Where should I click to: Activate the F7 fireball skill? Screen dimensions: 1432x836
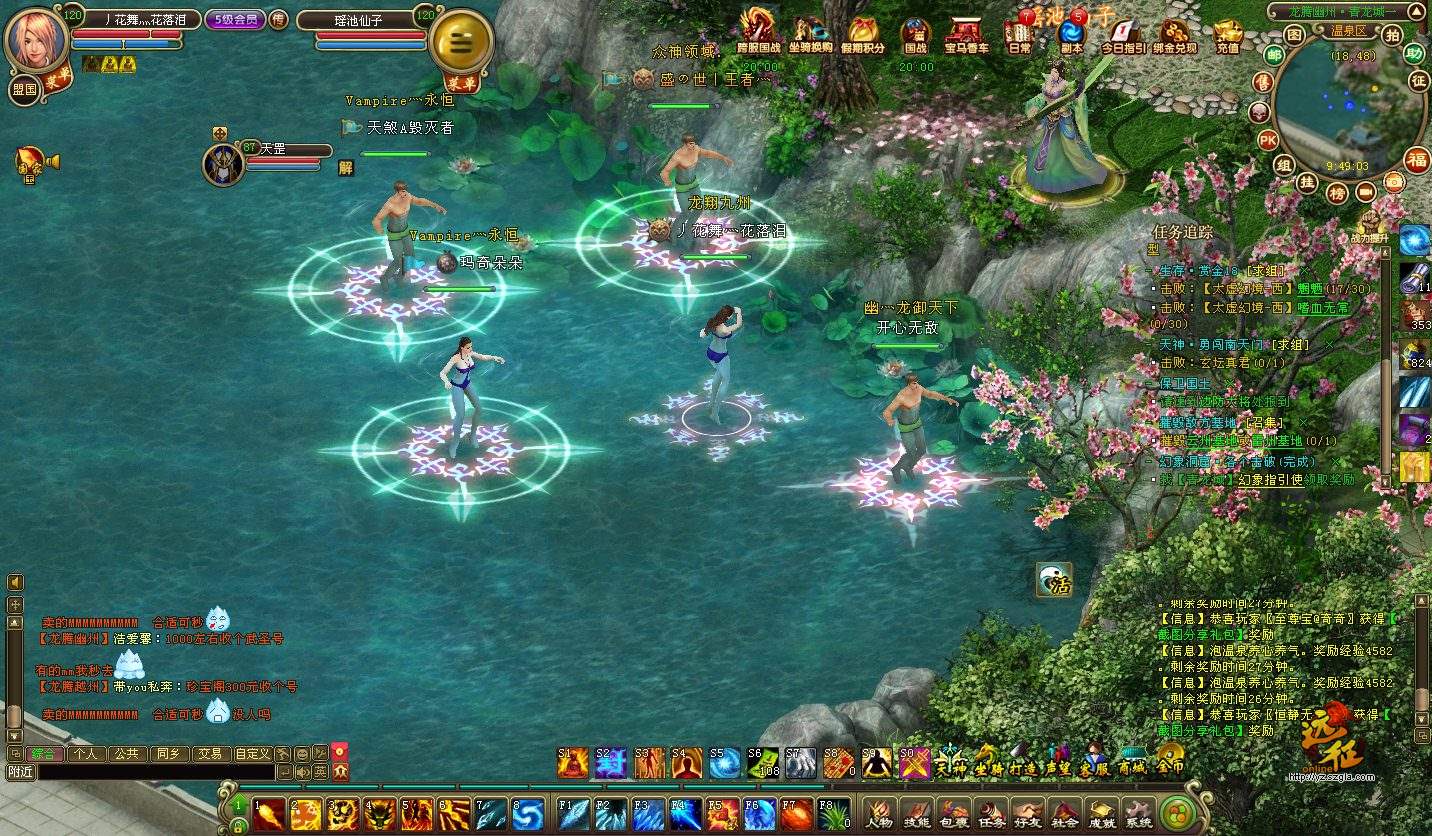796,814
